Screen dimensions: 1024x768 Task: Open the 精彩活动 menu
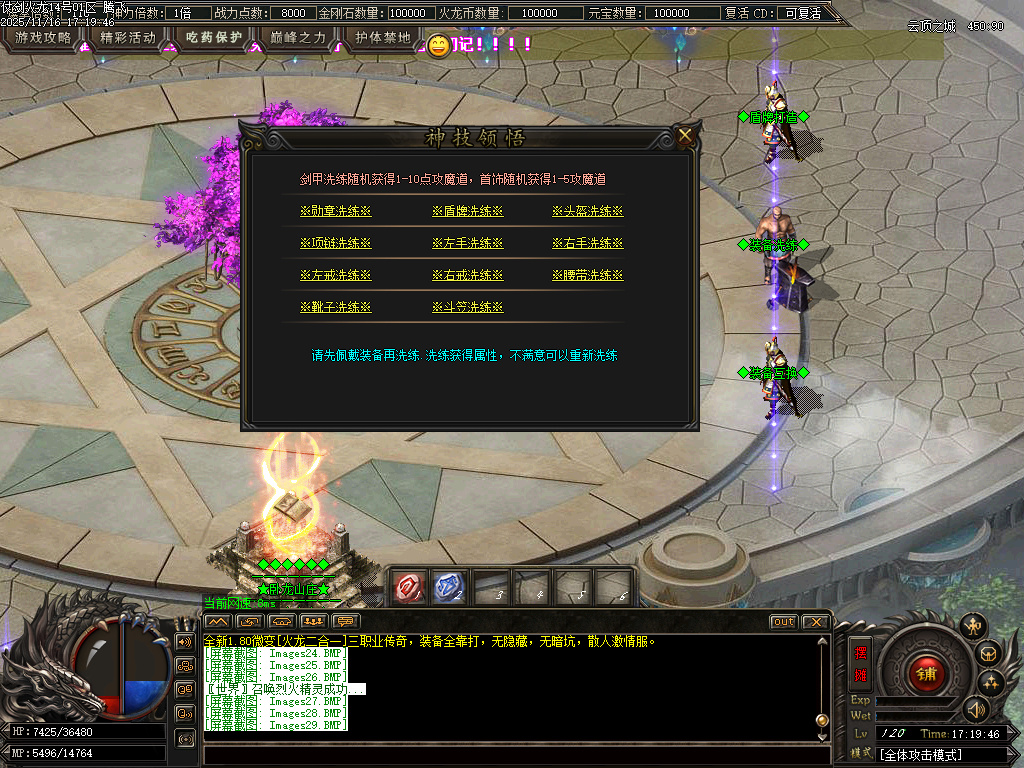click(129, 38)
